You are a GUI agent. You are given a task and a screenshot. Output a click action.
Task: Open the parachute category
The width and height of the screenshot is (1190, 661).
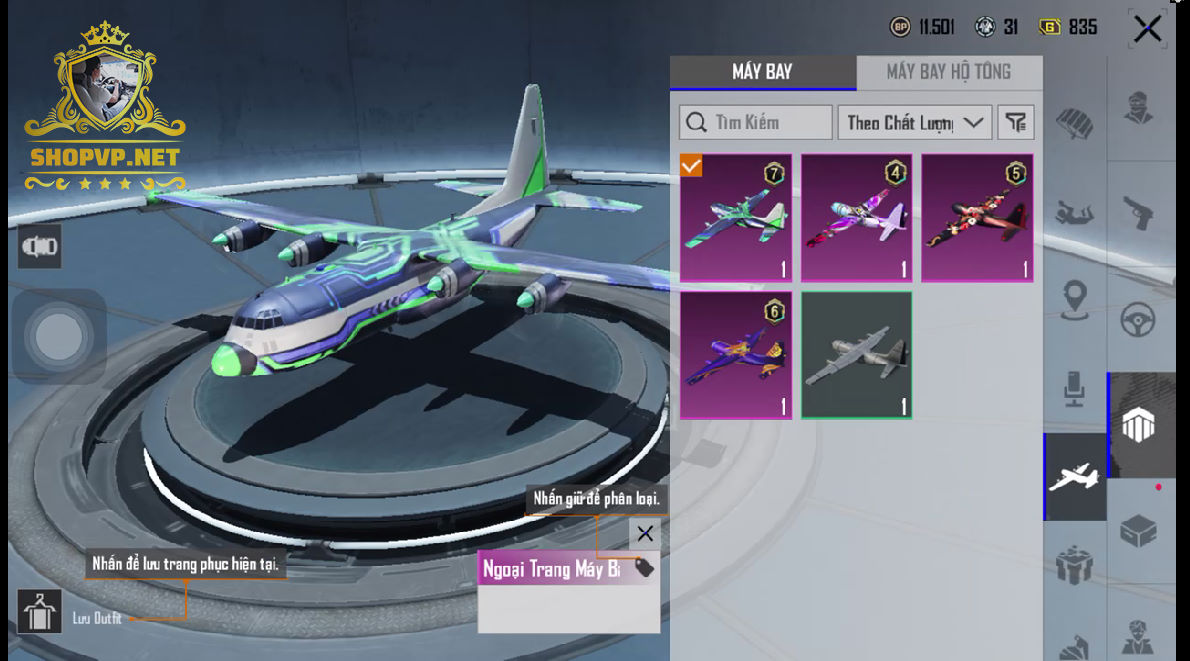click(1075, 123)
